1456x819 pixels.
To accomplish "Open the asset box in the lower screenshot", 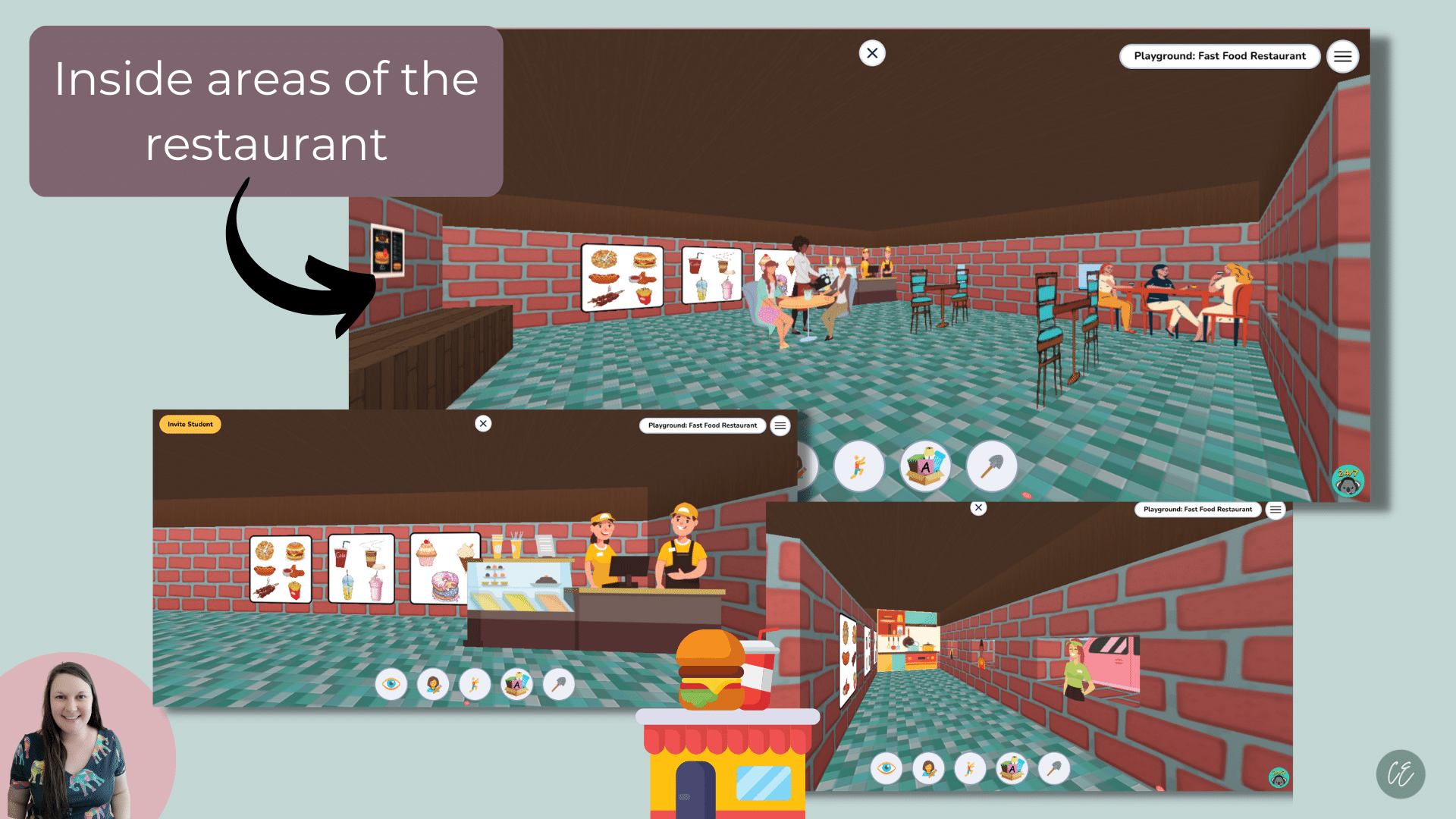I will 516,683.
